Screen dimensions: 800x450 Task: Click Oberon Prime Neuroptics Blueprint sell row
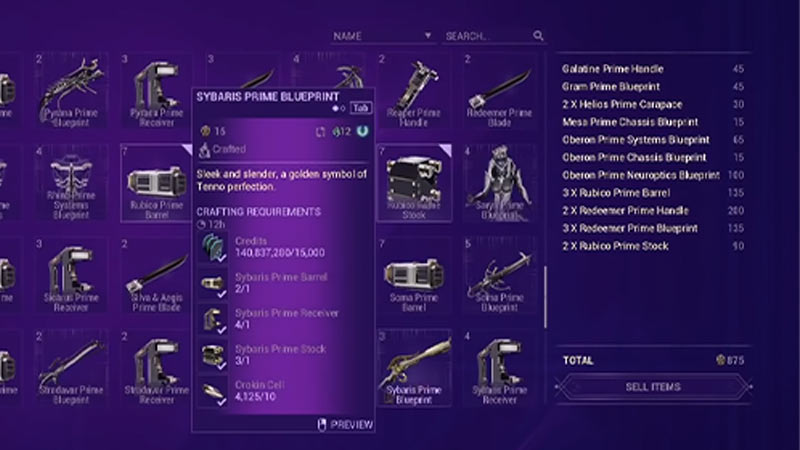(x=640, y=175)
